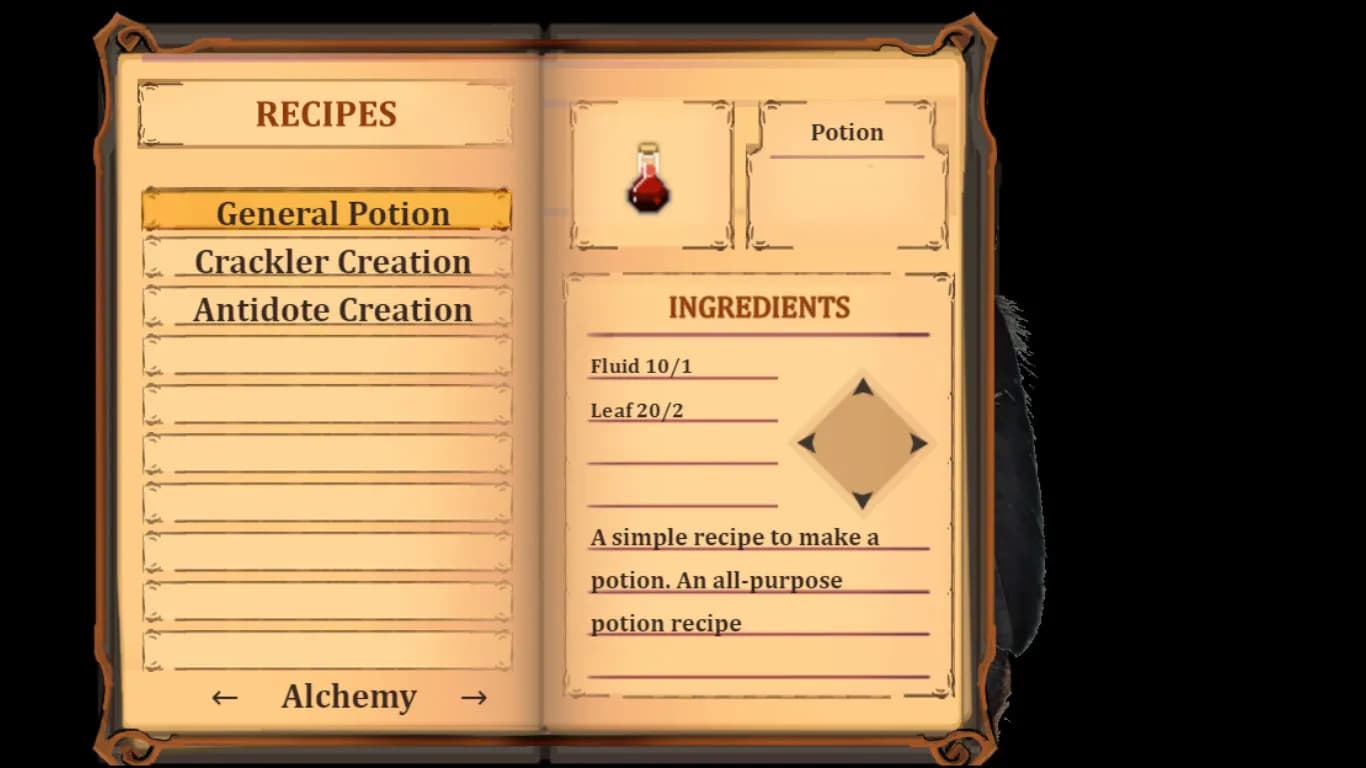1366x768 pixels.
Task: Click an empty ingredient line under Leaf 20/2
Action: (683, 457)
